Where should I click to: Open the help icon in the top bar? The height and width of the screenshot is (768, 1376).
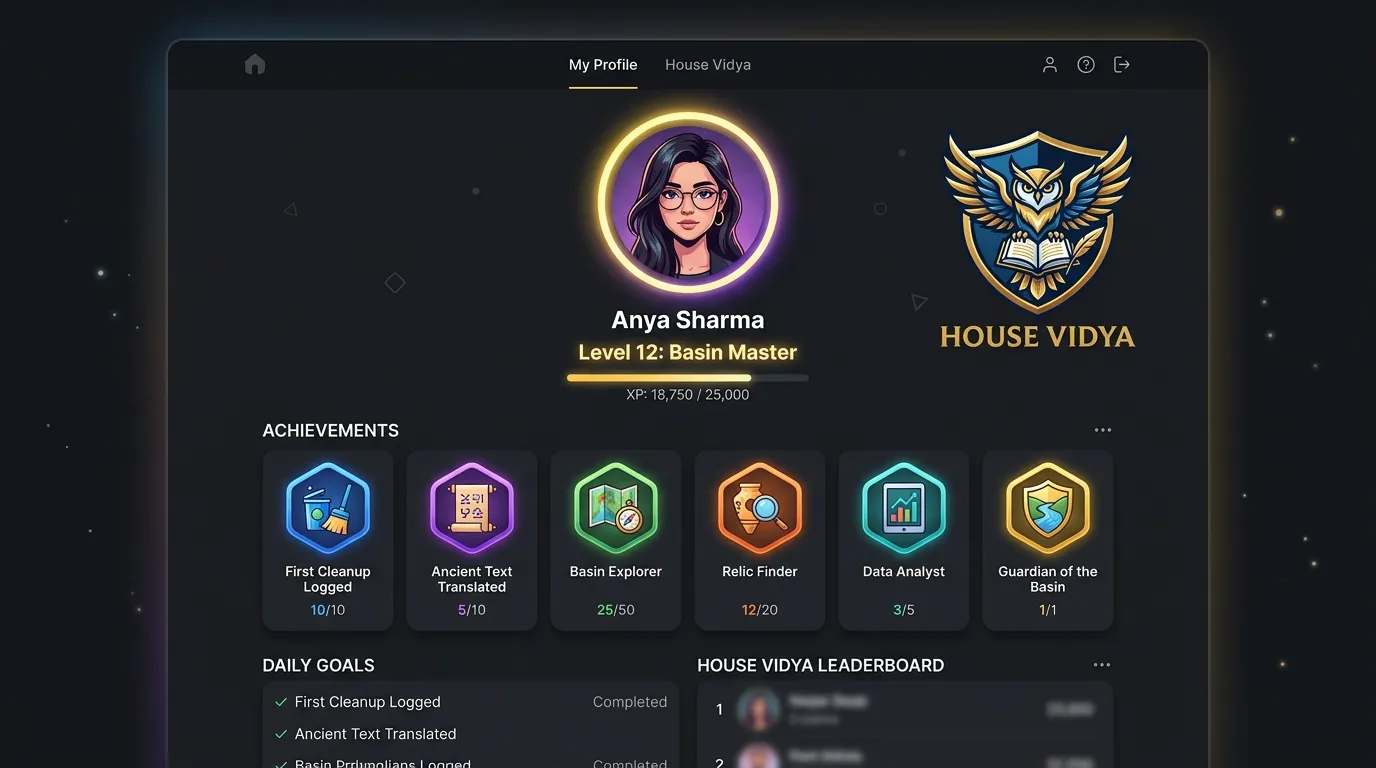[x=1085, y=64]
